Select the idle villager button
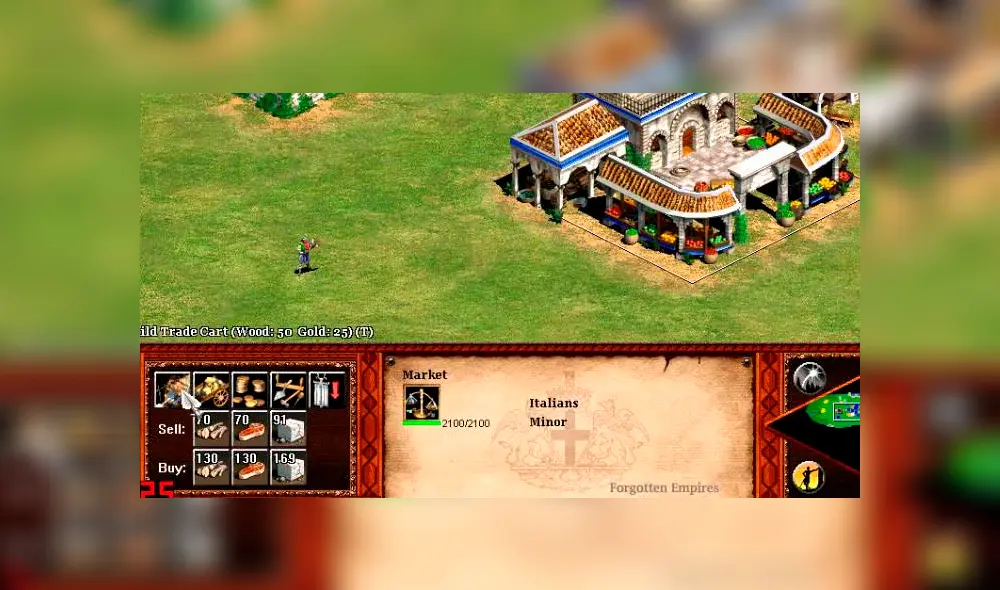The width and height of the screenshot is (1000, 590). (x=808, y=476)
